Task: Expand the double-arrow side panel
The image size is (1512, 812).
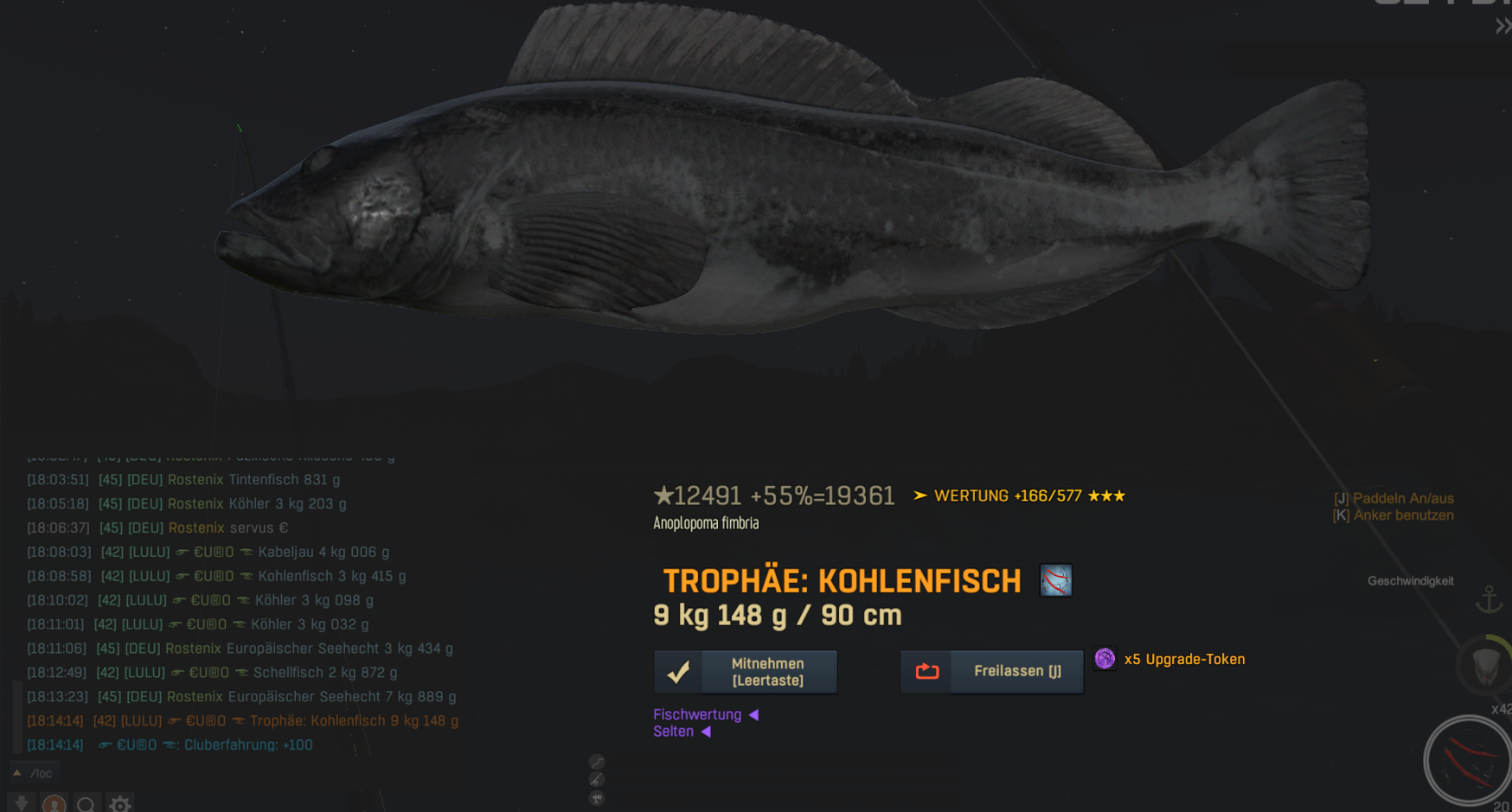Action: click(1502, 27)
